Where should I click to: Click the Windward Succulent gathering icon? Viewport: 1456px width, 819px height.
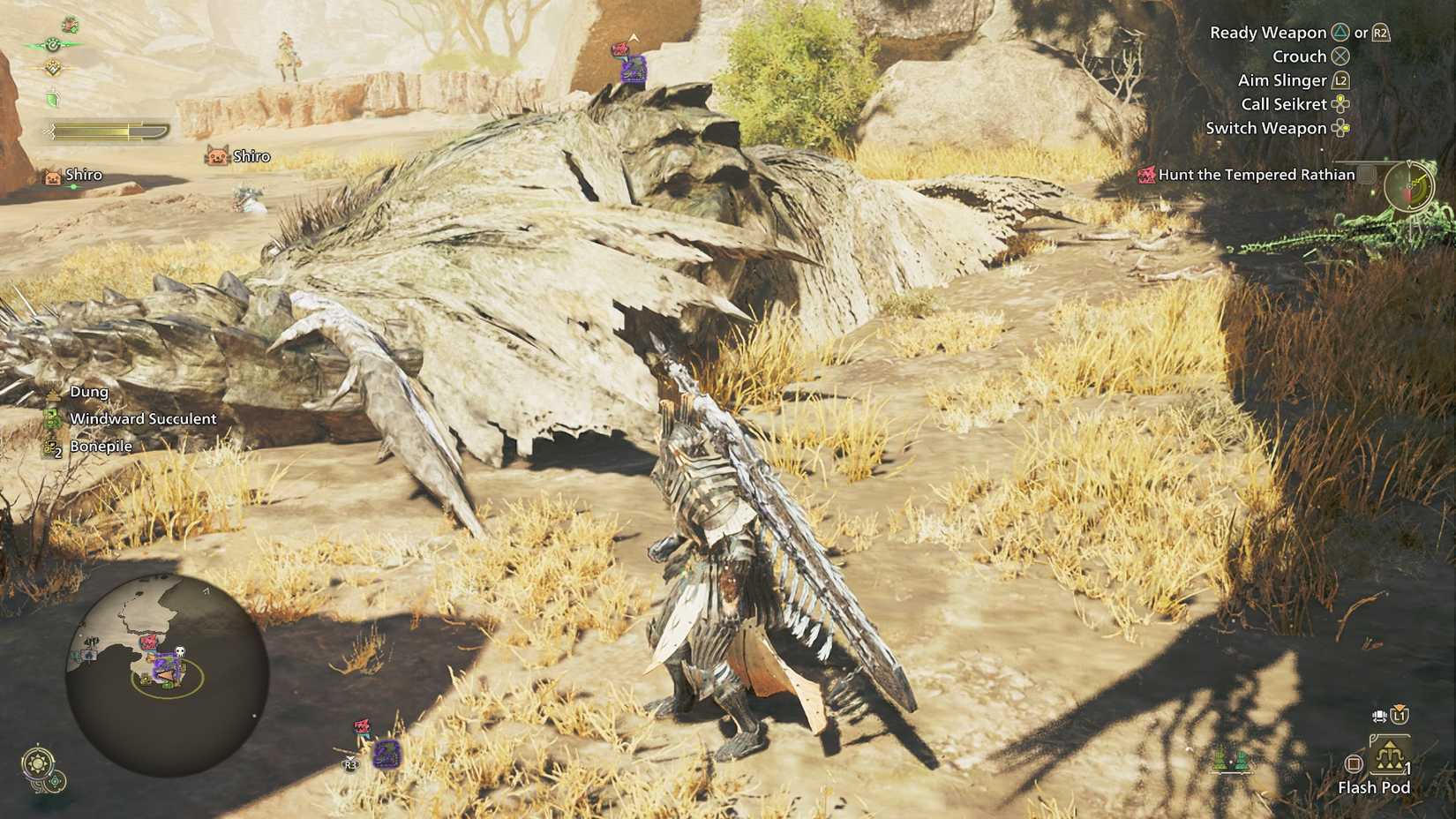(51, 418)
